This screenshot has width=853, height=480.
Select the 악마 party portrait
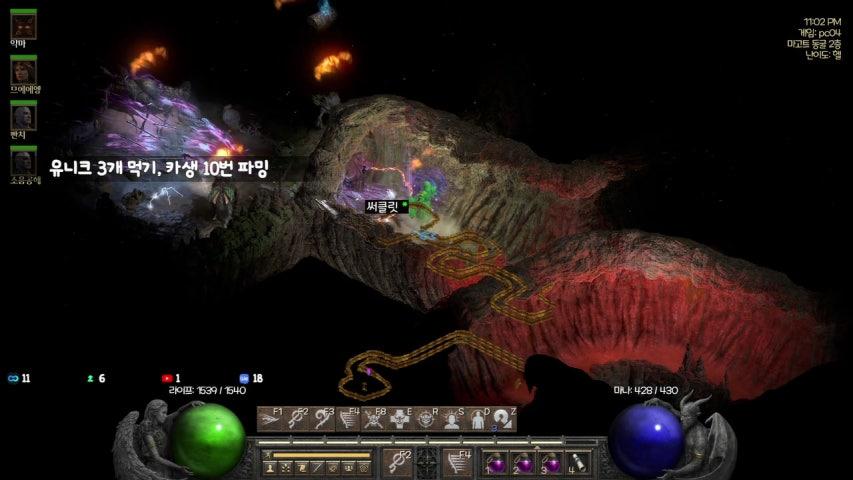(23, 24)
